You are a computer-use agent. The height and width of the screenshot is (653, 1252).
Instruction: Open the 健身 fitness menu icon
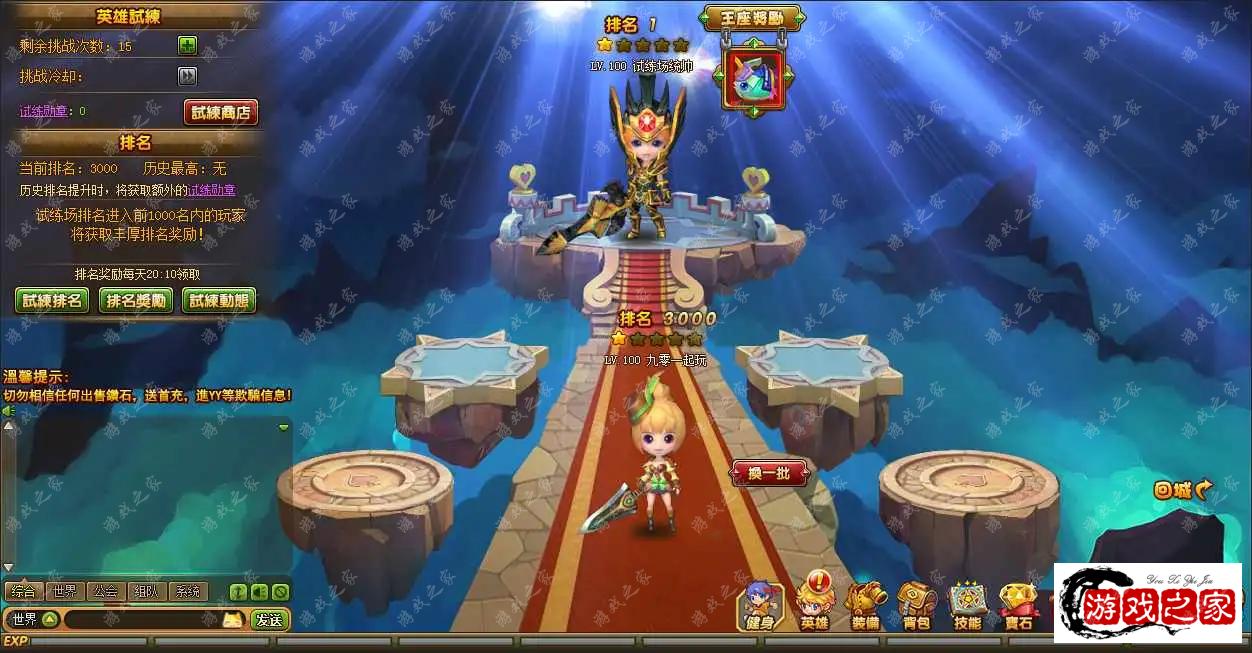tap(760, 605)
